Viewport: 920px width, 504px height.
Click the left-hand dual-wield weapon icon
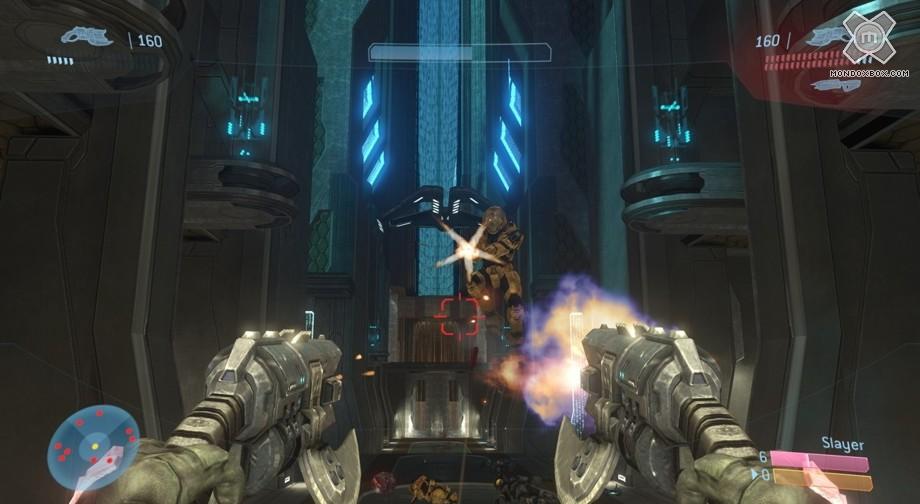tap(87, 37)
